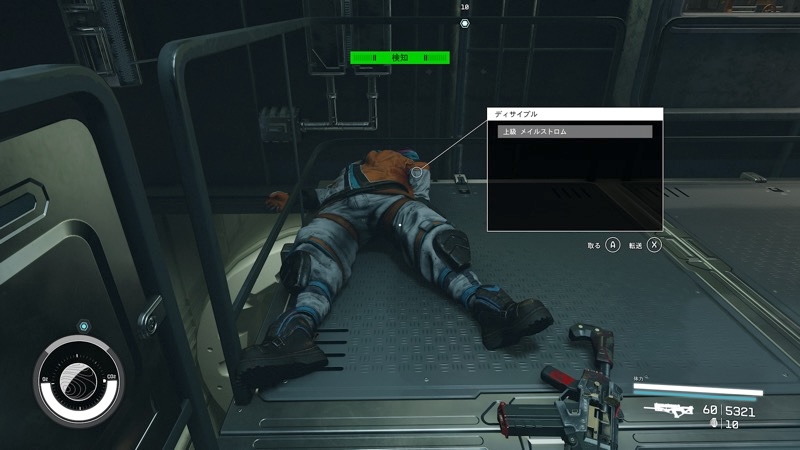800x450 pixels.
Task: Click the grenade icon beside the ammo count
Action: (713, 424)
